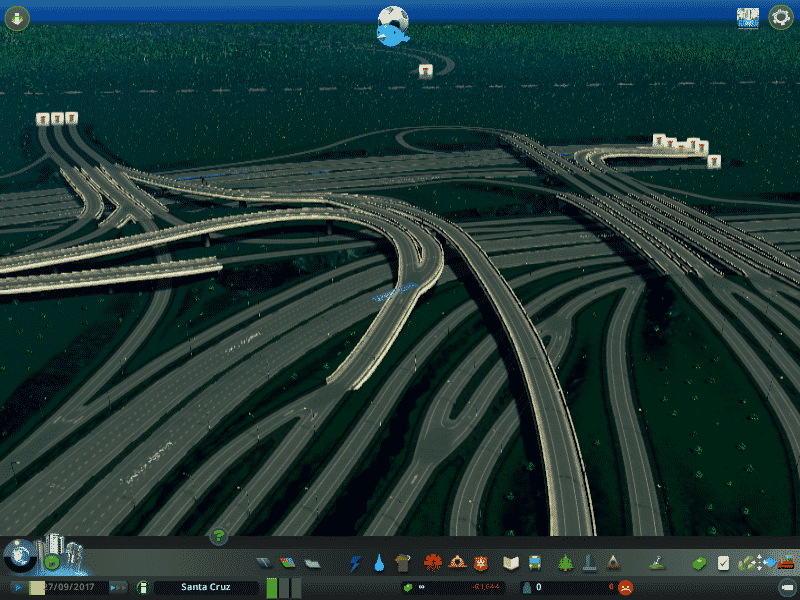Image resolution: width=800 pixels, height=600 pixels.
Task: Open the healthcare red cross menu
Action: [433, 563]
